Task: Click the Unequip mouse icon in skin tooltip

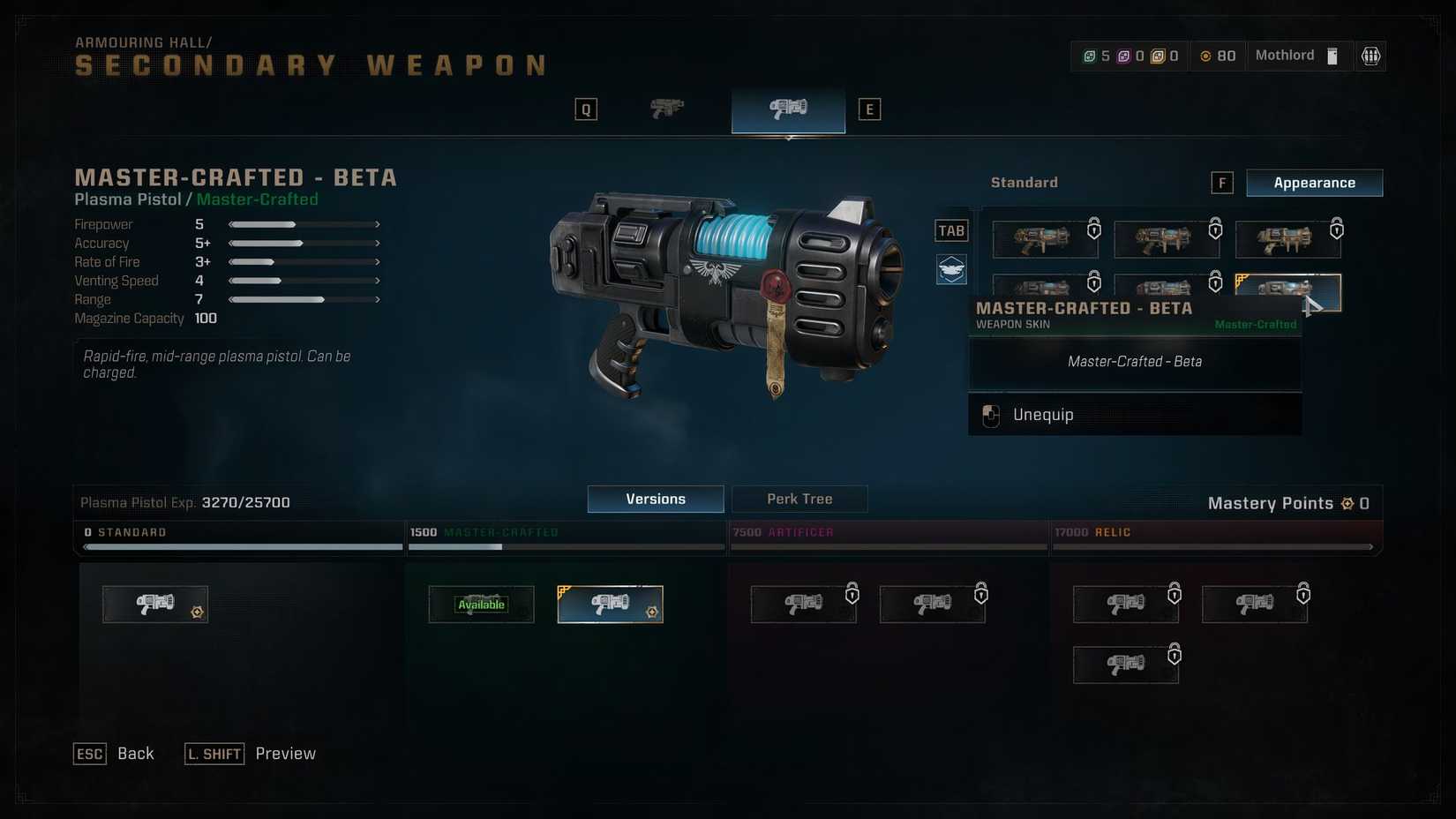Action: click(990, 415)
